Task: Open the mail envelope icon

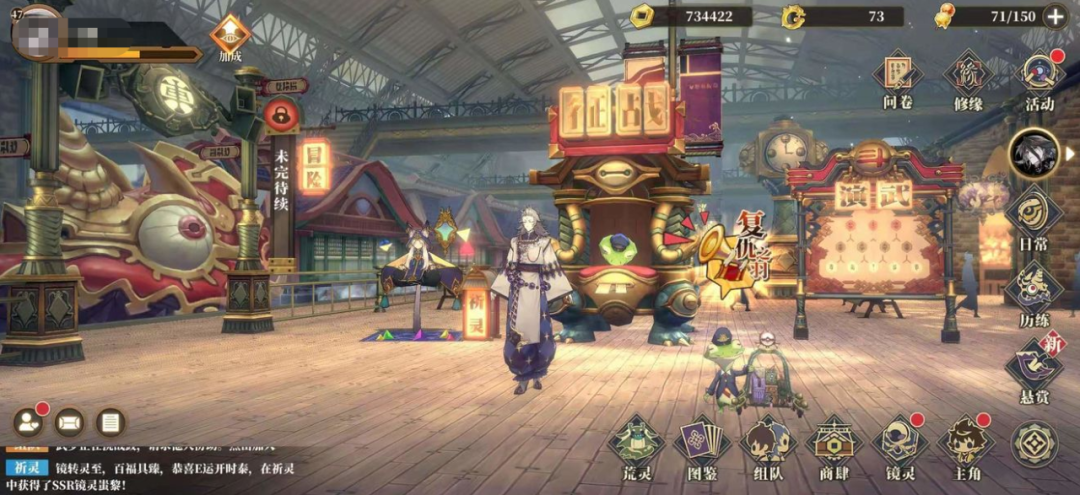Action: coord(69,423)
